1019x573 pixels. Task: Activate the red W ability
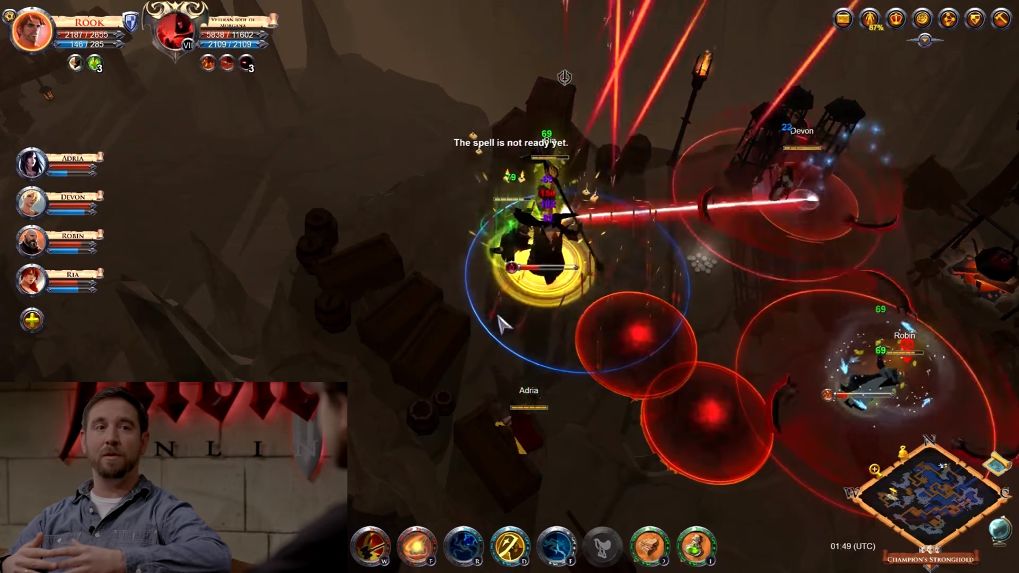coord(370,546)
